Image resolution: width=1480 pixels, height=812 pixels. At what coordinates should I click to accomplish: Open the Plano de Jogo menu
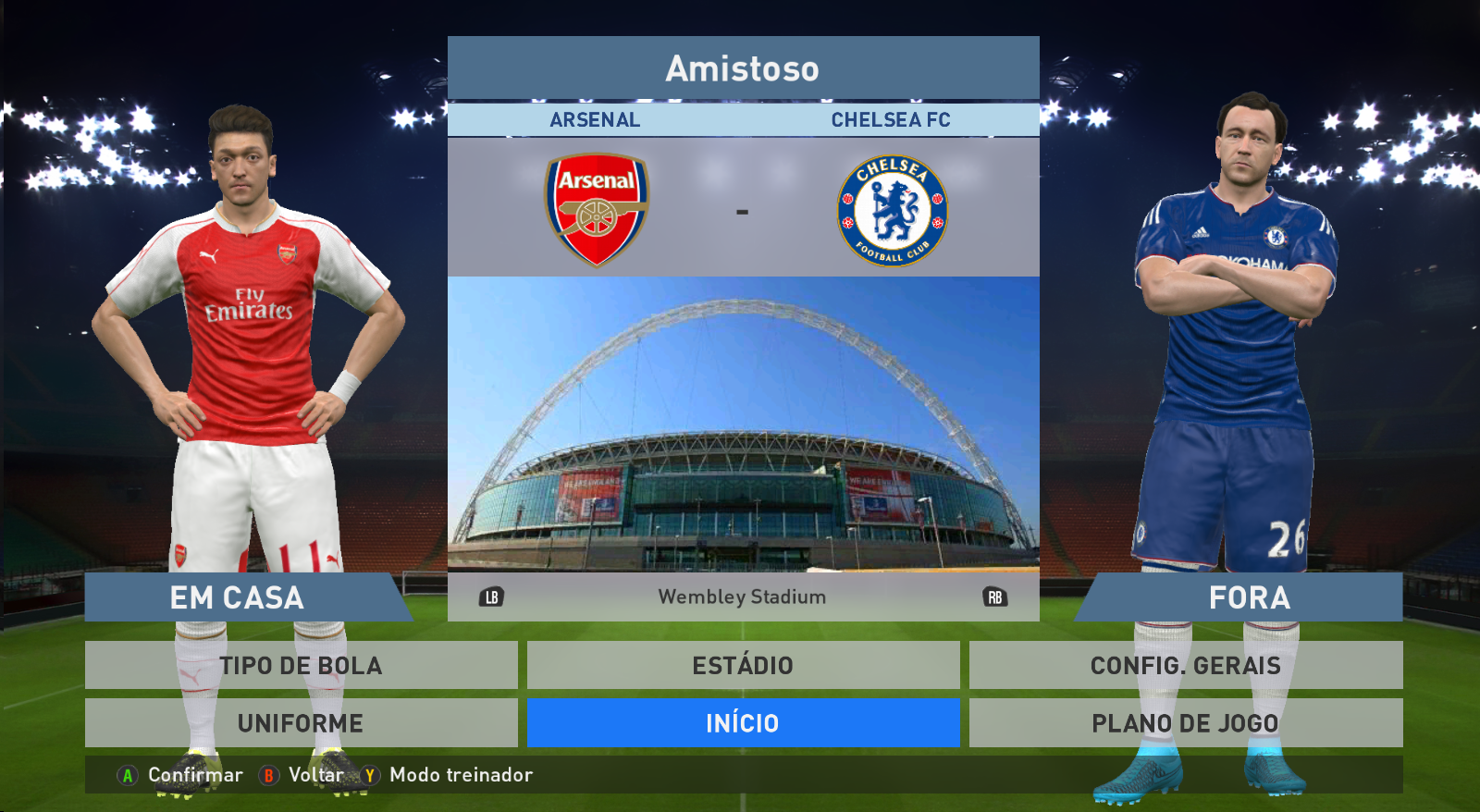click(1185, 722)
